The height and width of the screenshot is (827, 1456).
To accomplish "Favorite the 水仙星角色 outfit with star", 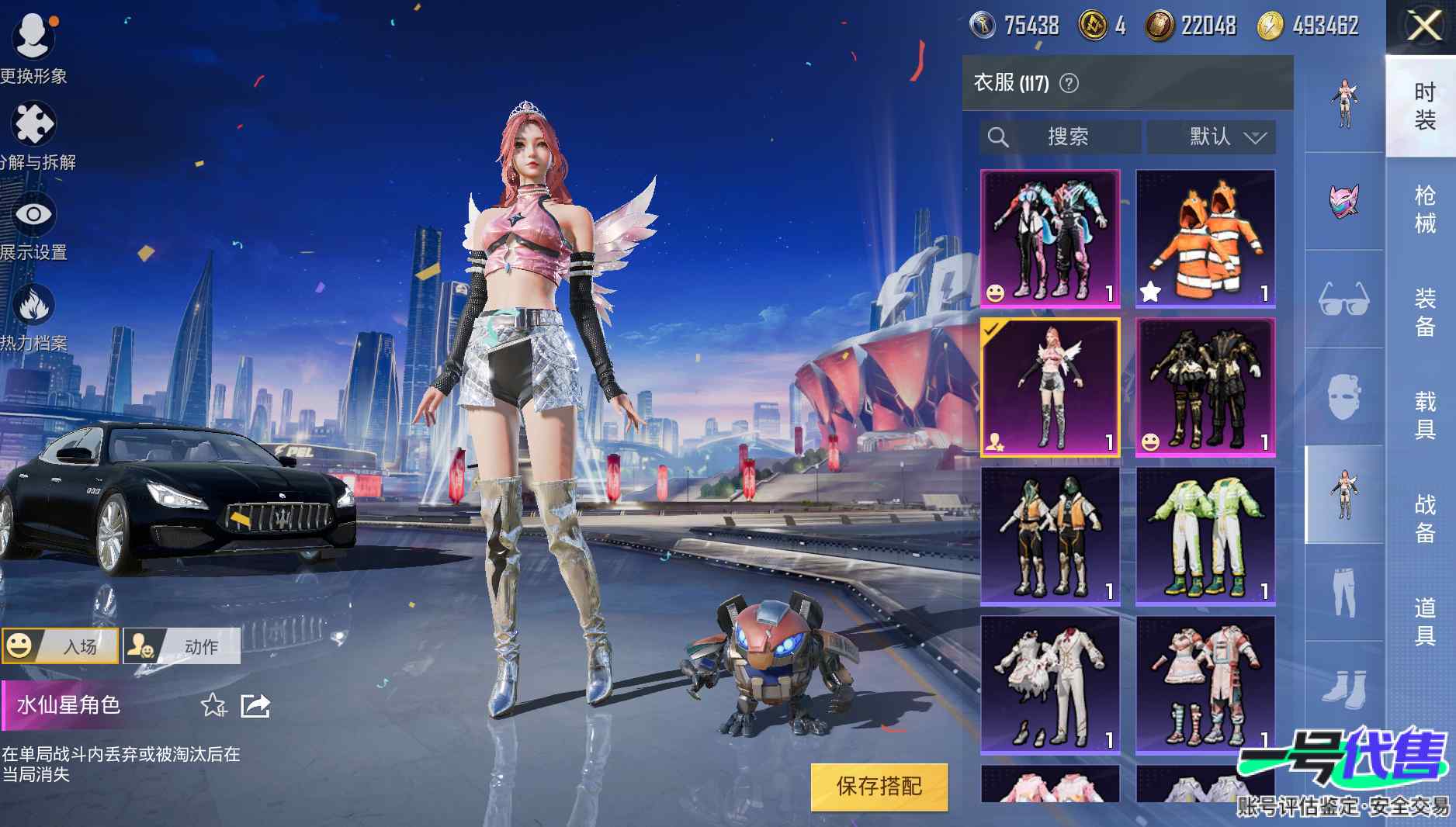I will (x=213, y=705).
